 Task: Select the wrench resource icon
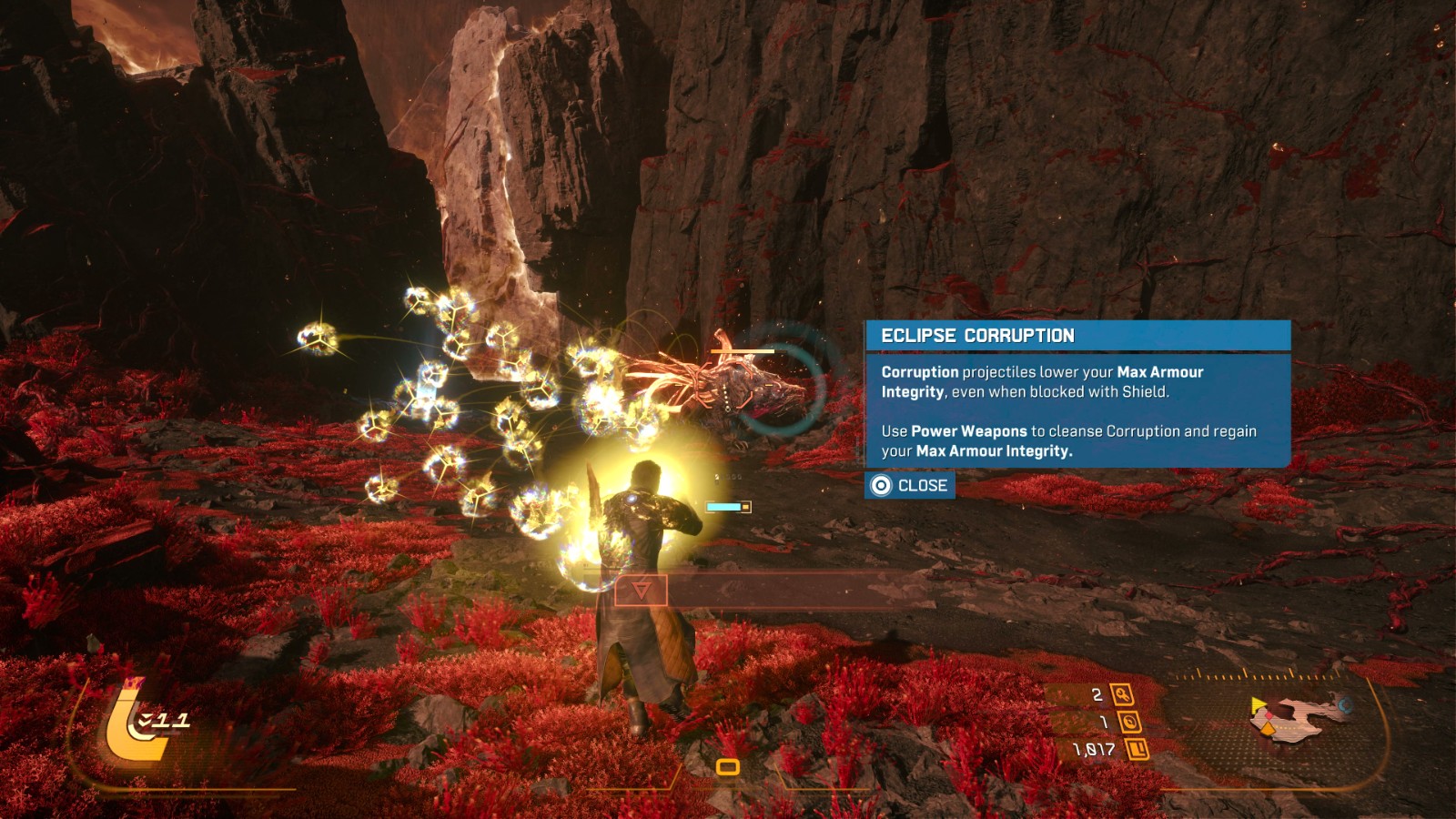coord(1122,695)
